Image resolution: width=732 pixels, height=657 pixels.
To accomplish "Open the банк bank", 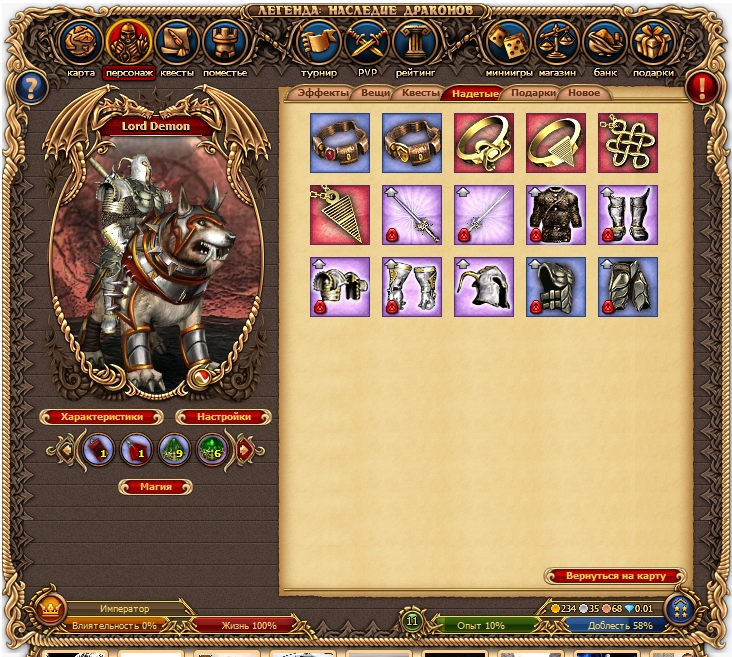I will click(606, 44).
